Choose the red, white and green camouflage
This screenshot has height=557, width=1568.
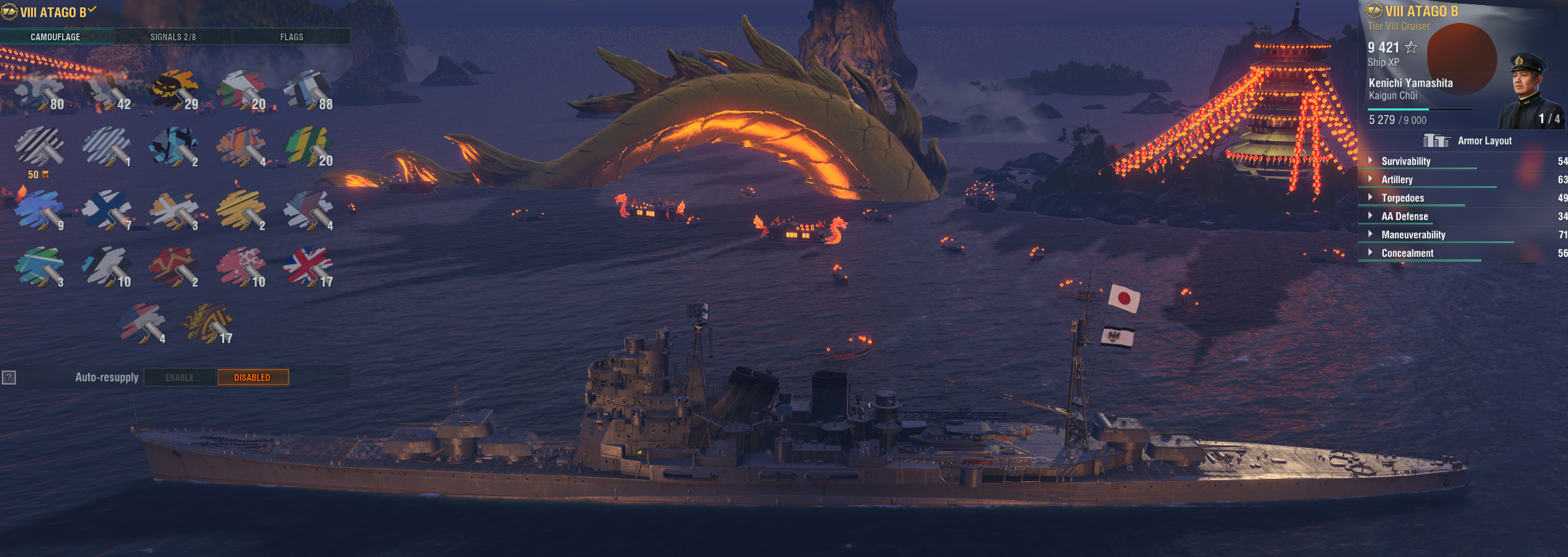click(x=241, y=90)
